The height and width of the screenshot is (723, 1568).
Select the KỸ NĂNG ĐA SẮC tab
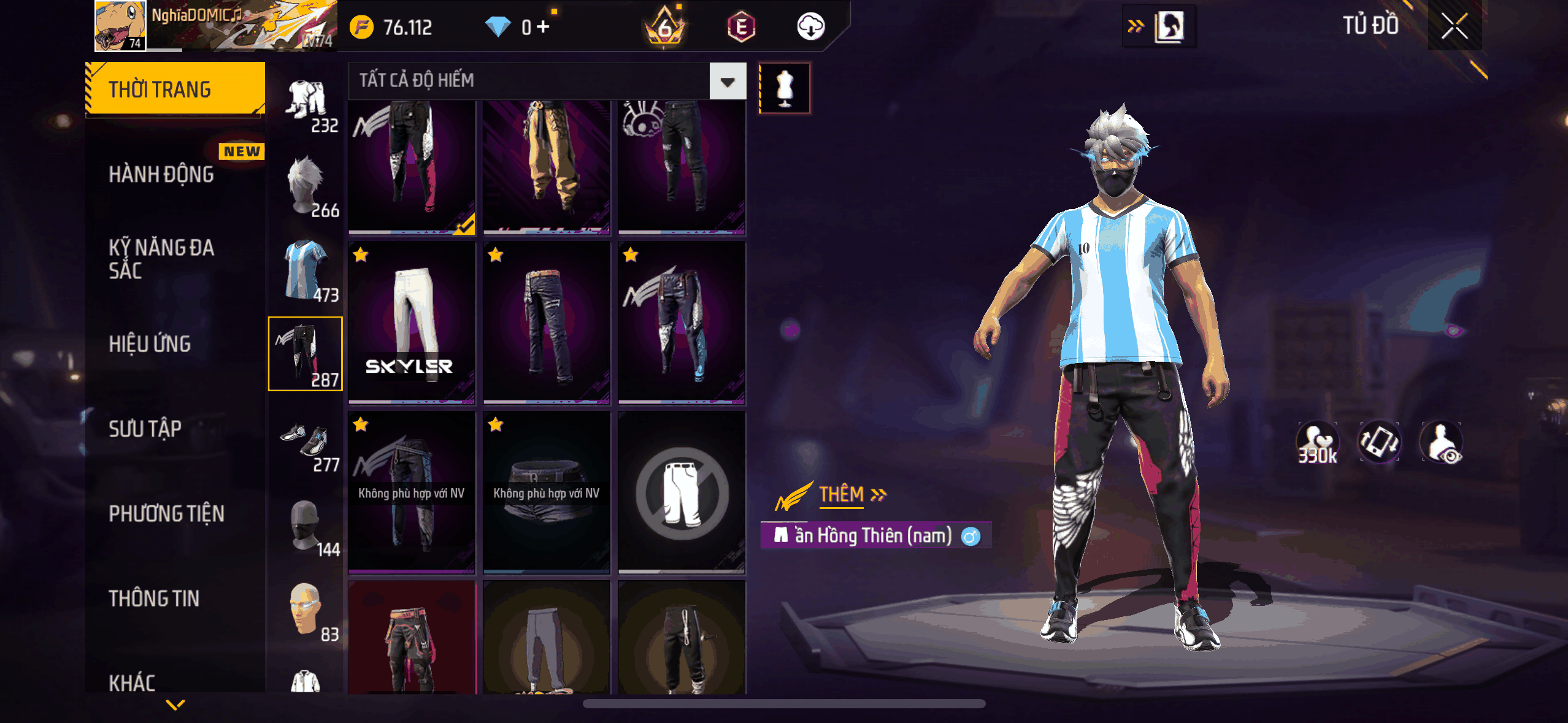tap(162, 259)
